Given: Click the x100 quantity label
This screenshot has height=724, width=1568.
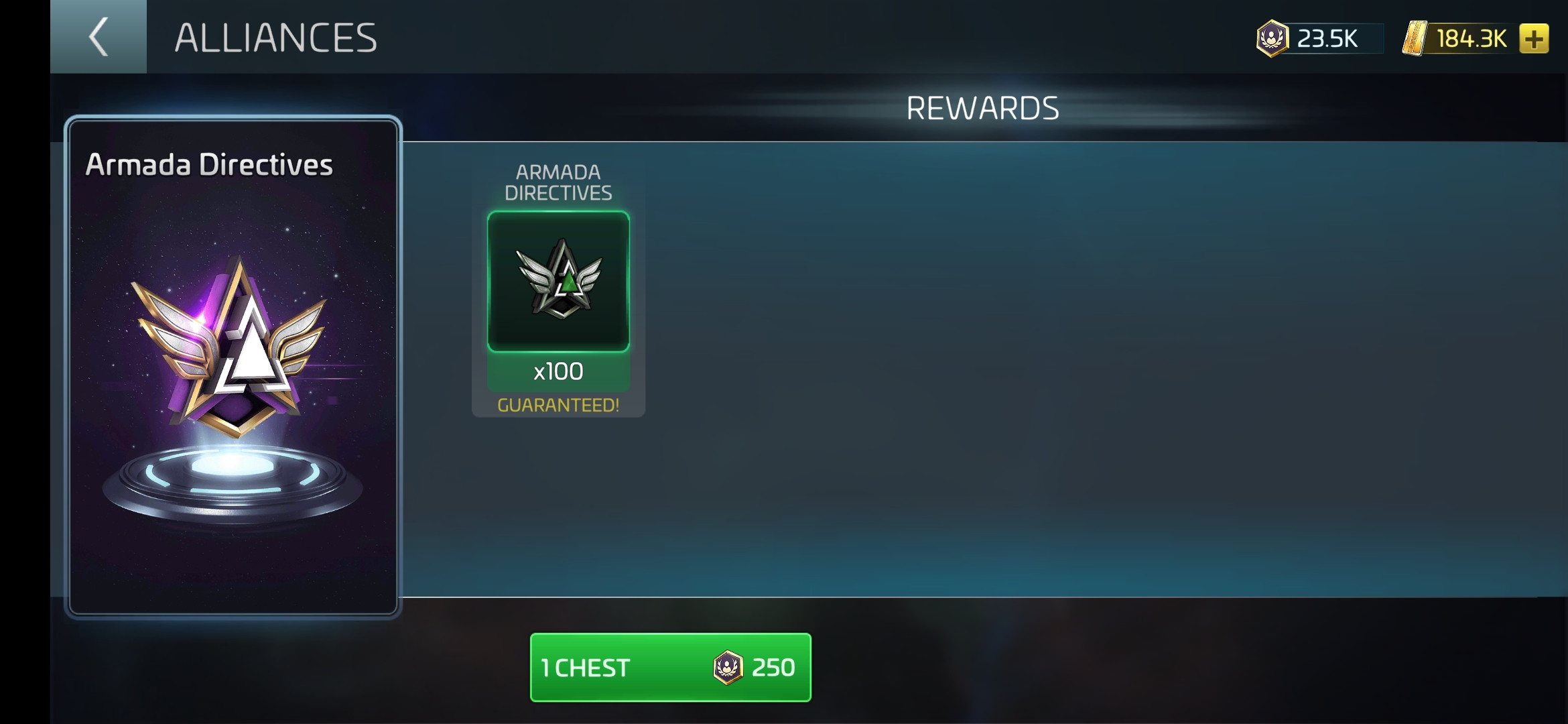Looking at the screenshot, I should pyautogui.click(x=558, y=370).
